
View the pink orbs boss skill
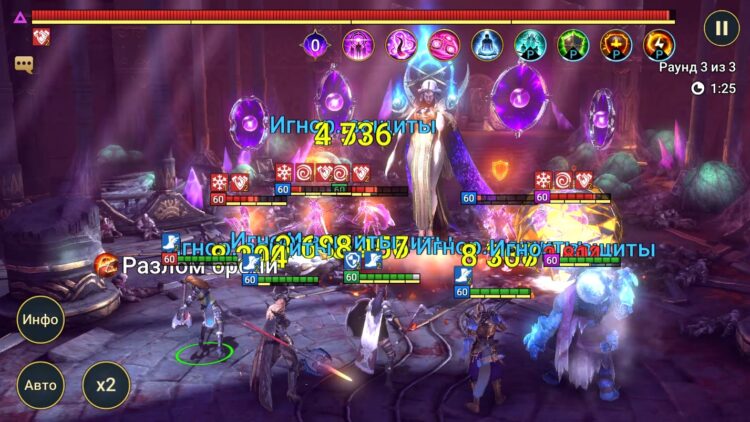click(x=444, y=44)
